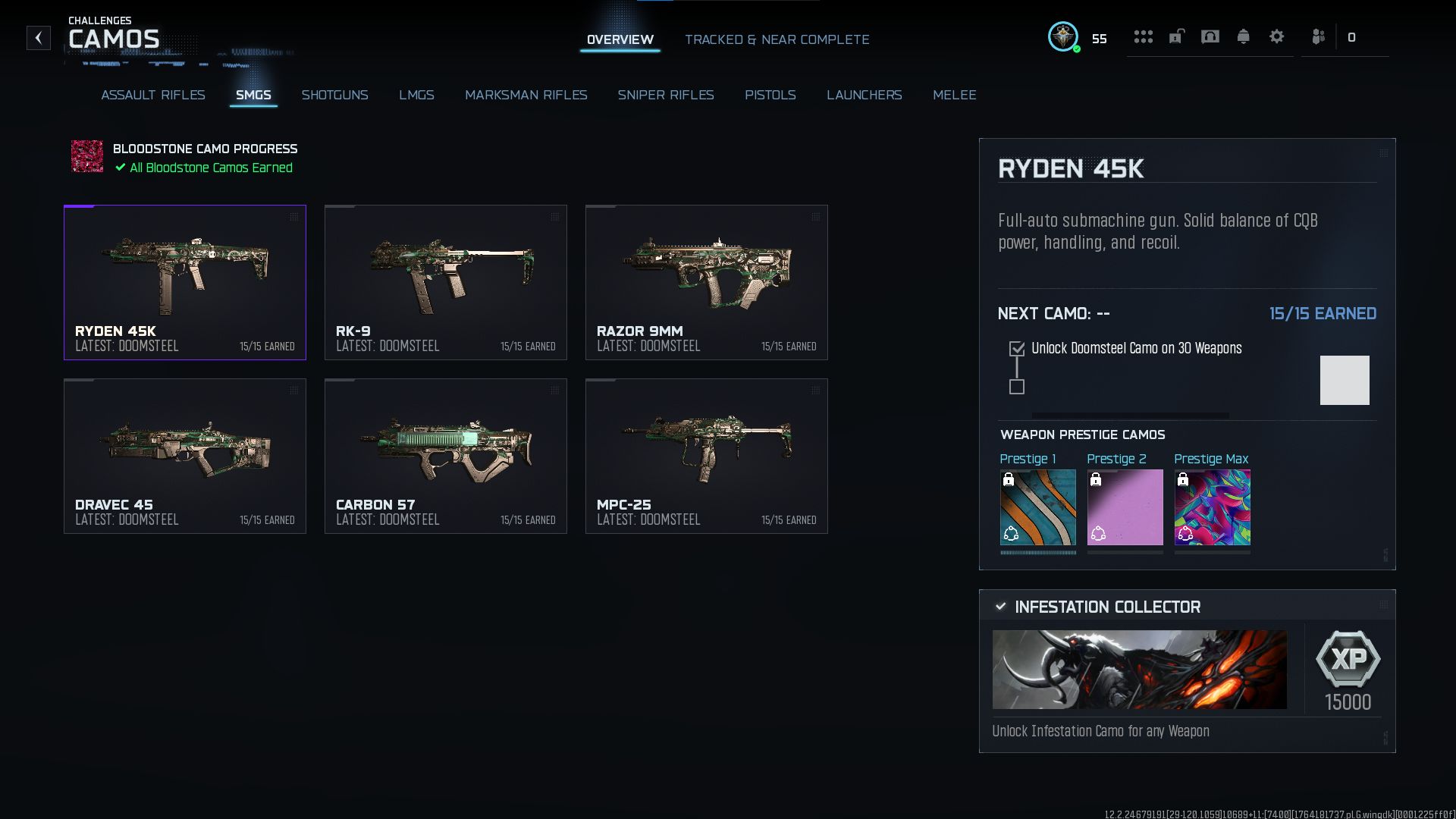Select the RK-9 weapon tile
Image resolution: width=1456 pixels, height=819 pixels.
point(445,282)
